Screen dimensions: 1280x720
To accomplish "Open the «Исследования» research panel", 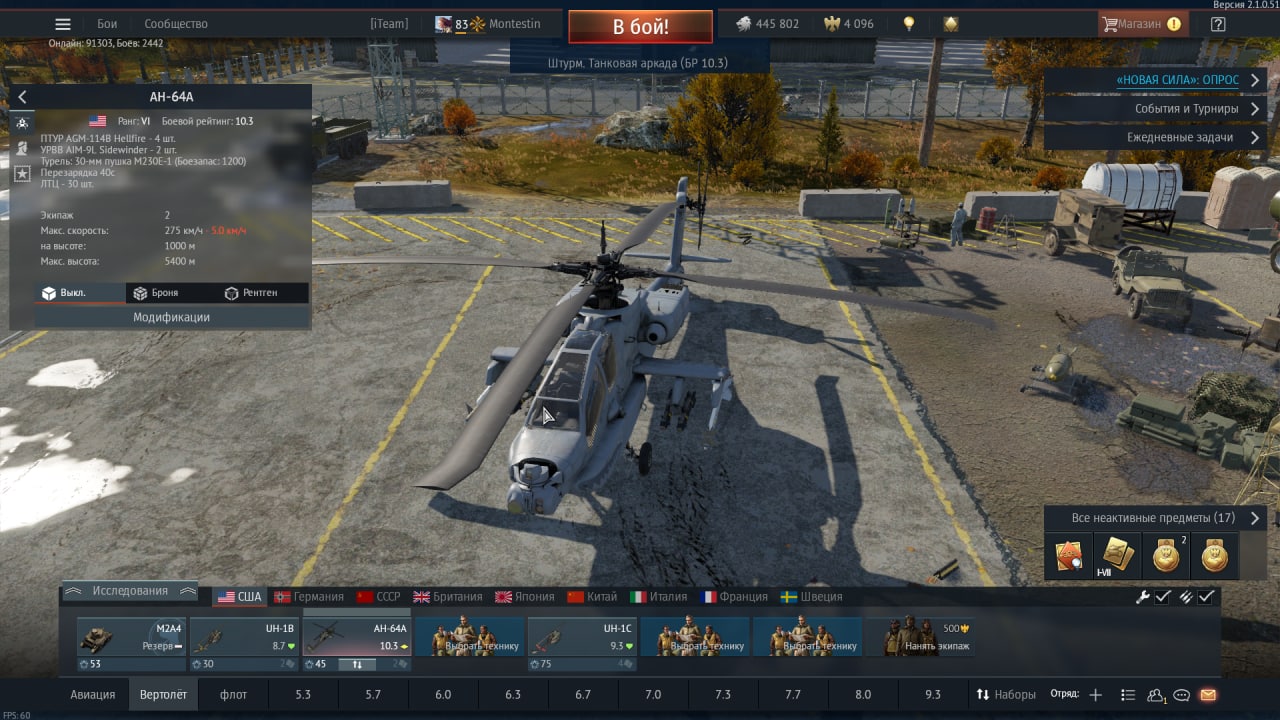I will 130,591.
